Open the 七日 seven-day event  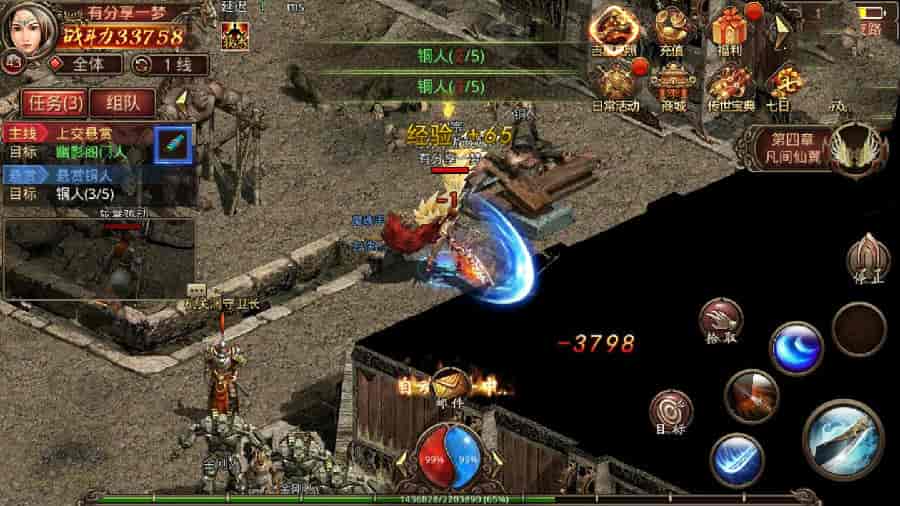click(779, 85)
